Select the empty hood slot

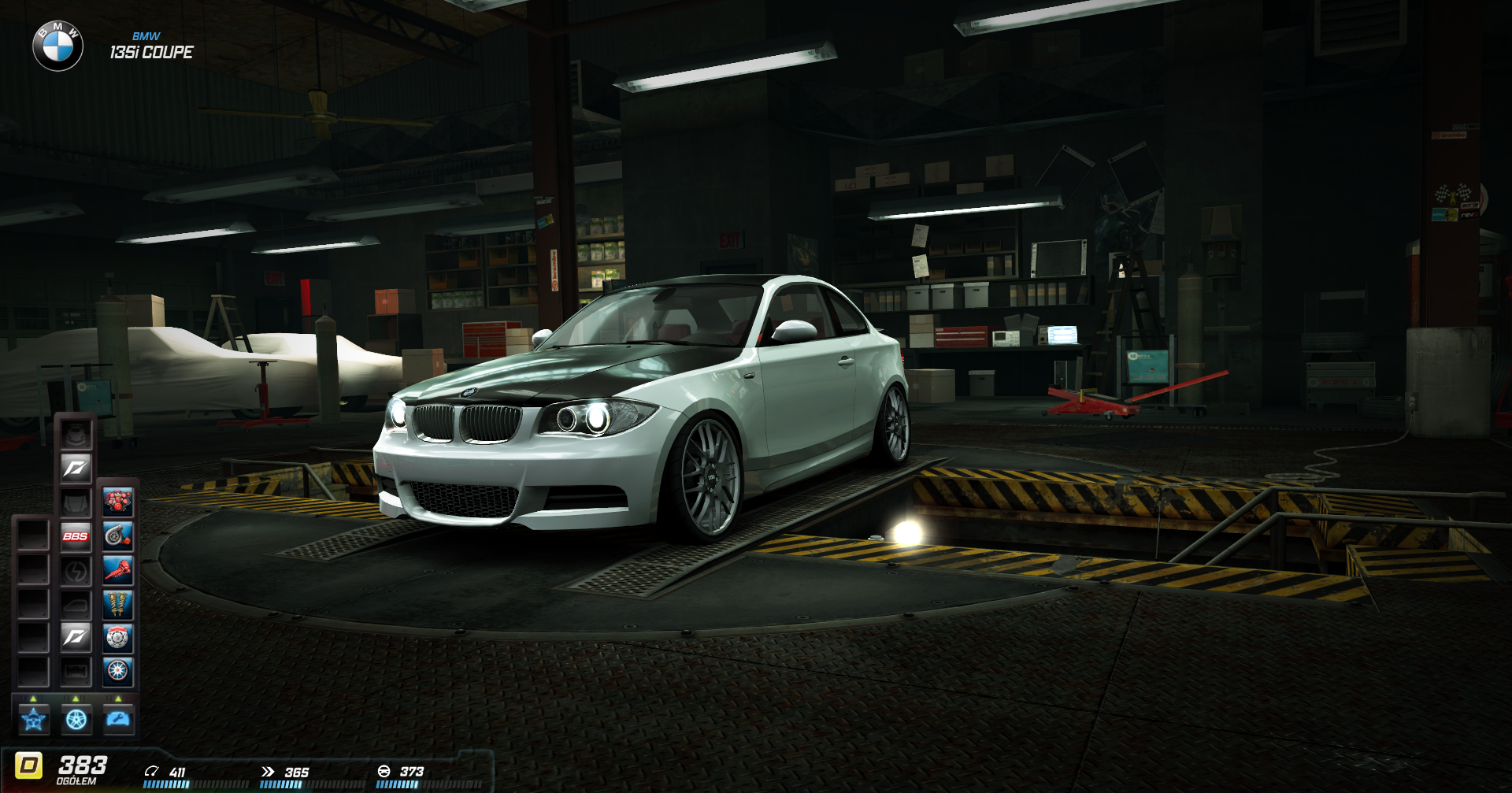point(76,502)
